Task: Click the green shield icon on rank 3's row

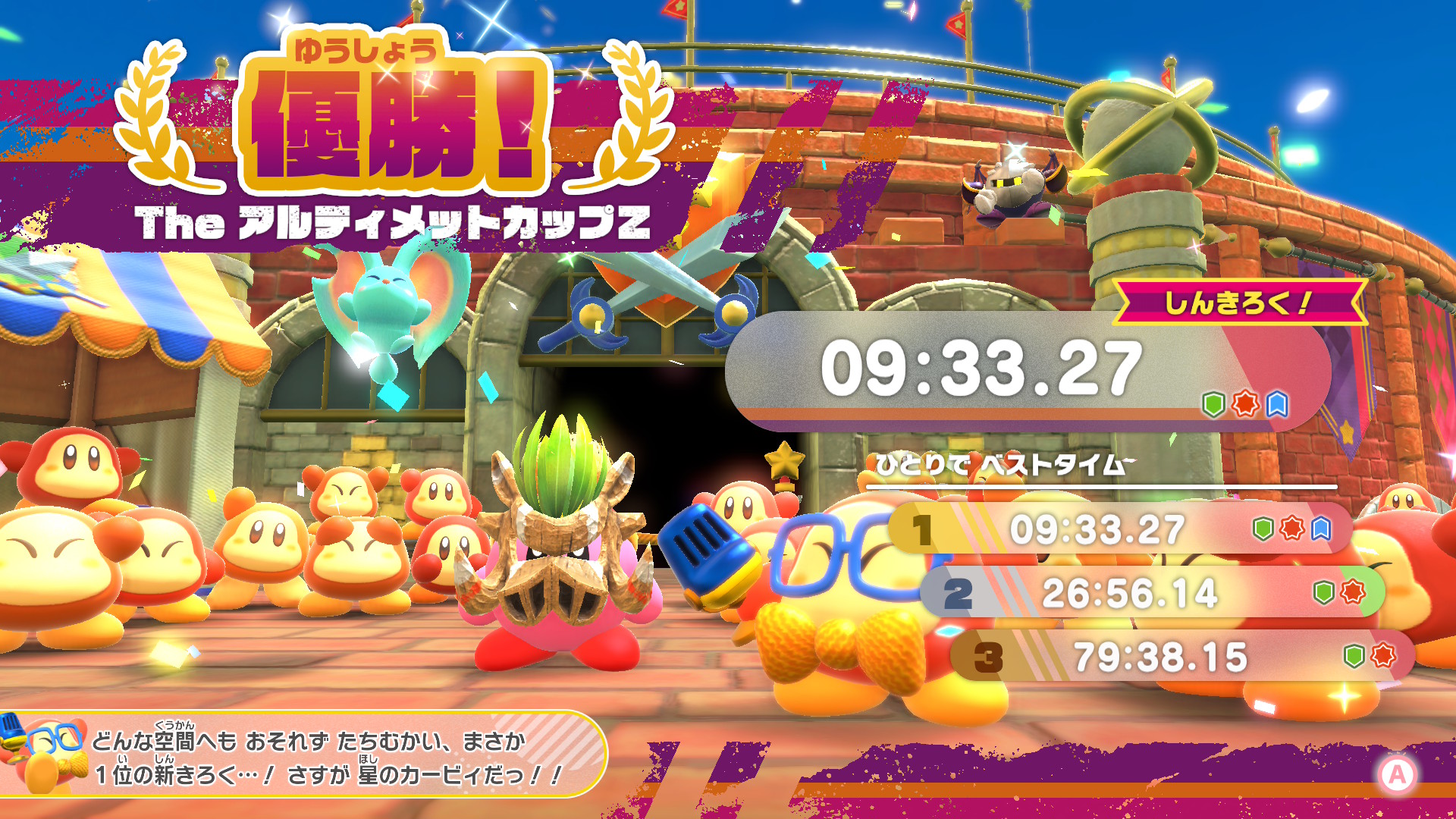Action: click(1353, 655)
